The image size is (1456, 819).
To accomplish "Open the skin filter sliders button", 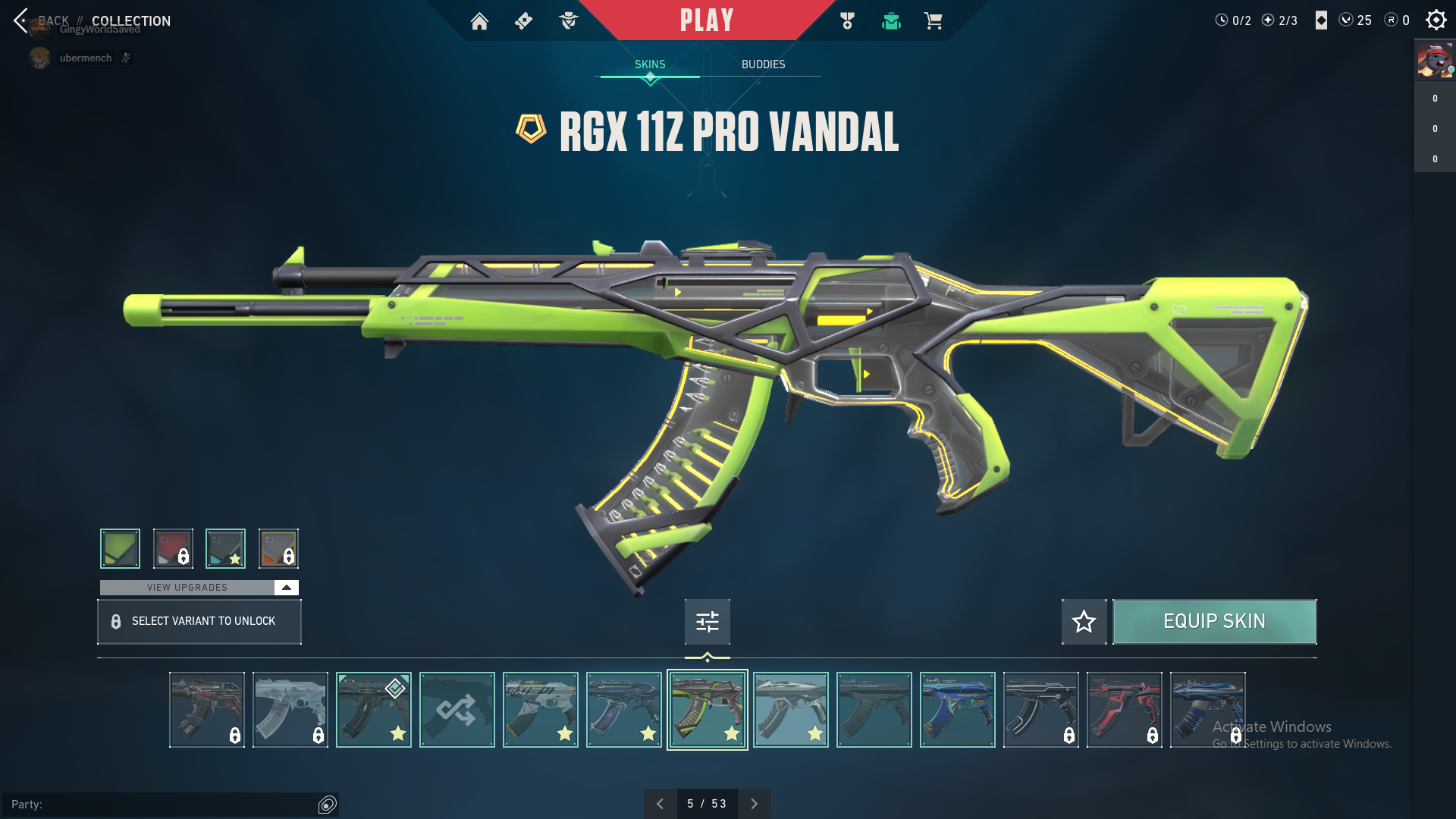I will [707, 622].
